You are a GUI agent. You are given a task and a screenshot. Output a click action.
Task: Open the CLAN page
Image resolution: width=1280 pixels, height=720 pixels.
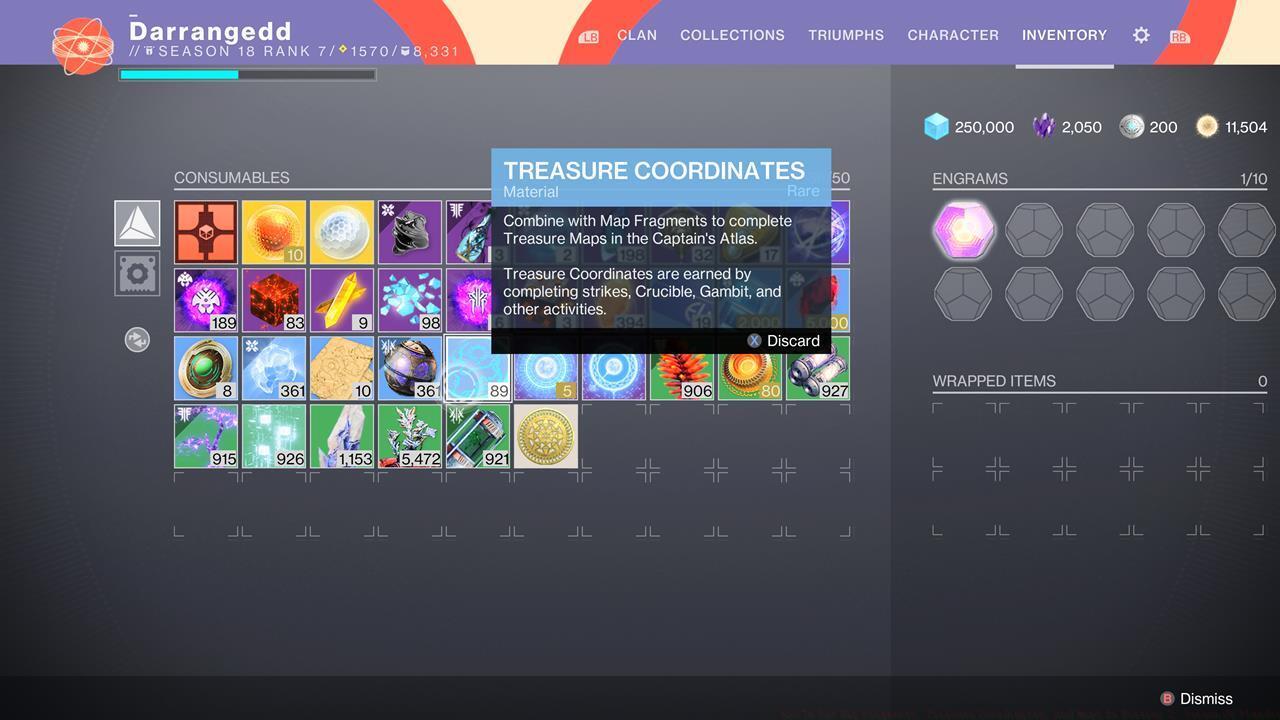coord(636,35)
